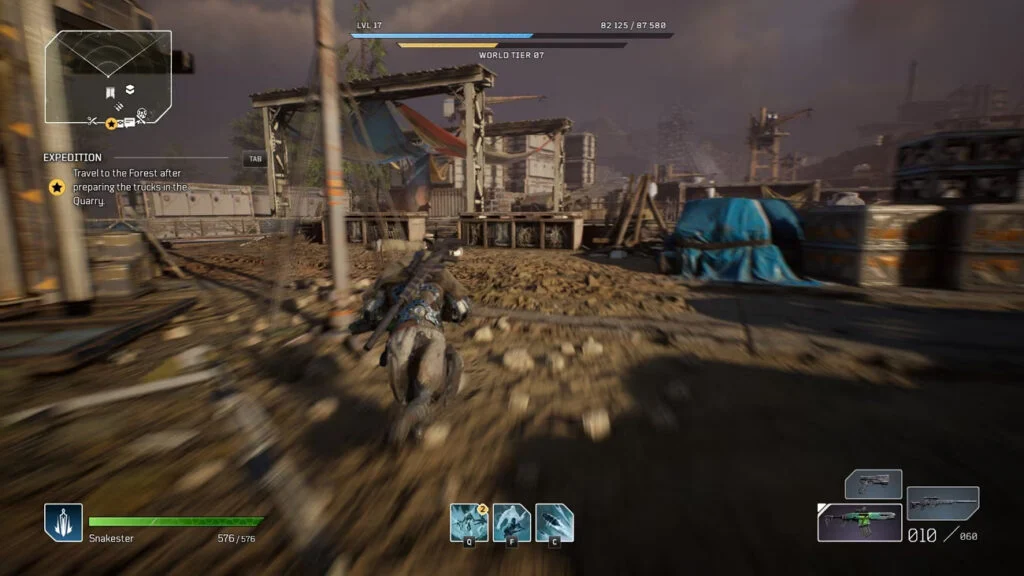Screen dimensions: 1024x576
Task: Trigger the C skill with the projectile icon
Action: [554, 522]
